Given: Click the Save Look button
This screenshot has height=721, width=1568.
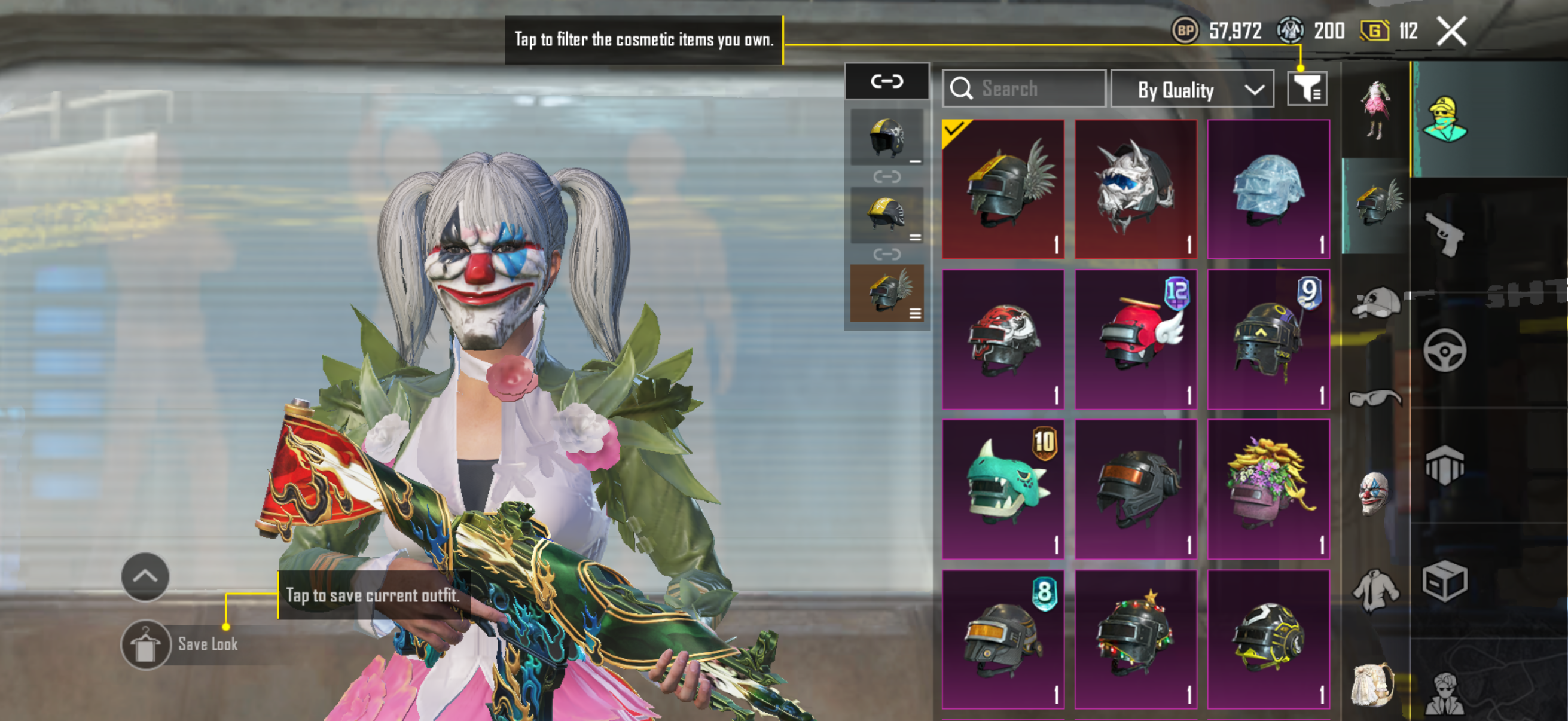Looking at the screenshot, I should coord(181,644).
